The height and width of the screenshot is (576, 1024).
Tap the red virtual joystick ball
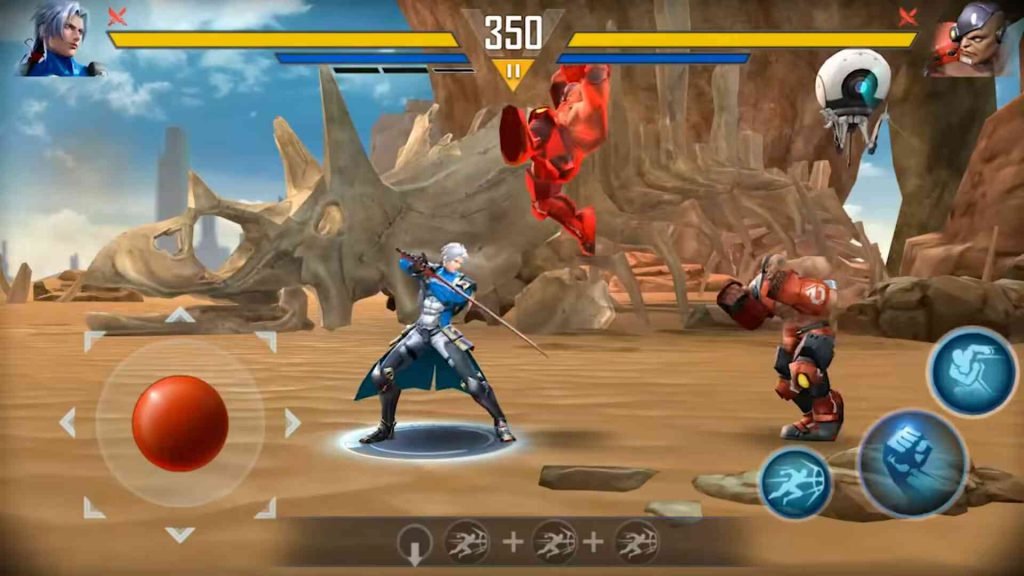coord(180,423)
